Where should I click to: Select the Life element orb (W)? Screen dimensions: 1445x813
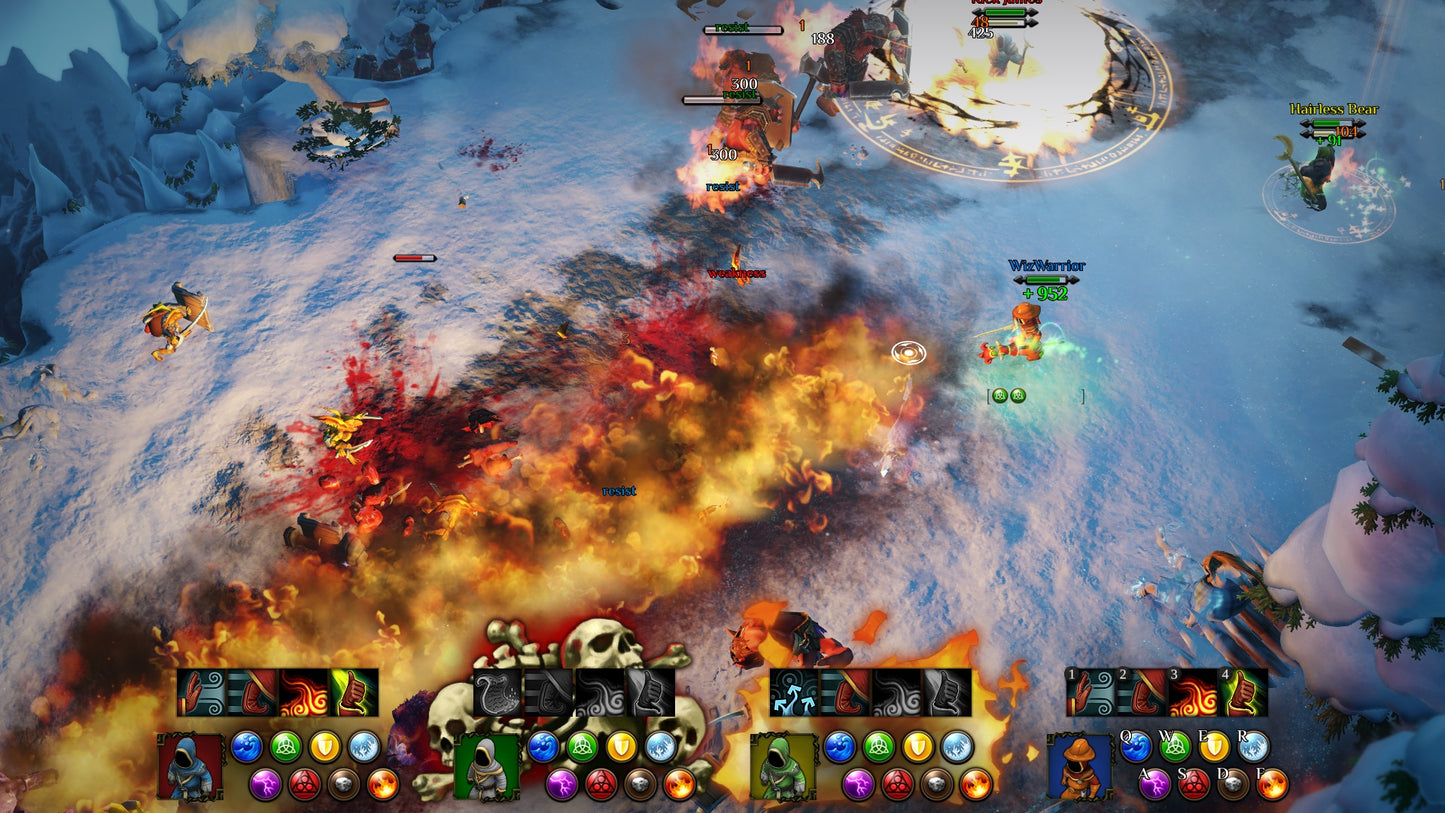click(x=1174, y=747)
